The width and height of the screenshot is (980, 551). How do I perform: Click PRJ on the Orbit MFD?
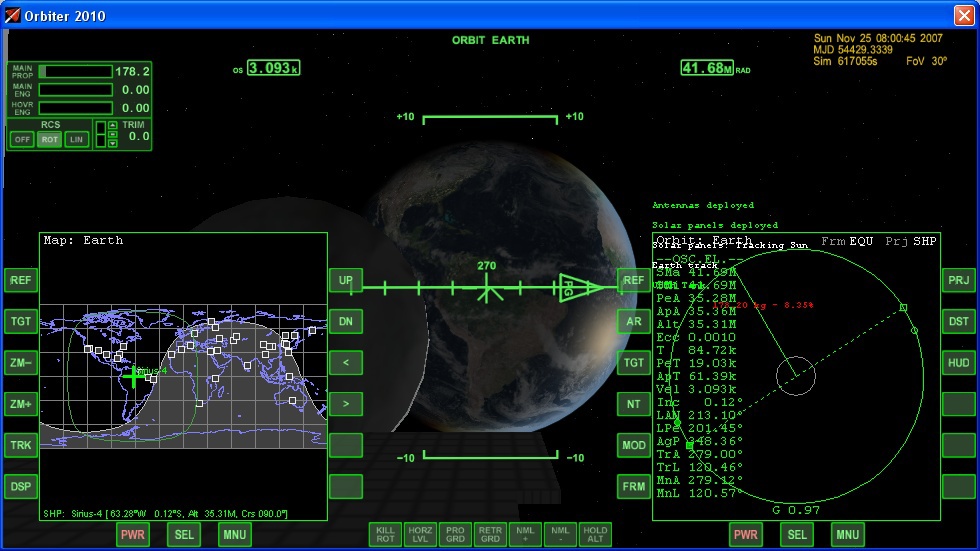tap(959, 281)
